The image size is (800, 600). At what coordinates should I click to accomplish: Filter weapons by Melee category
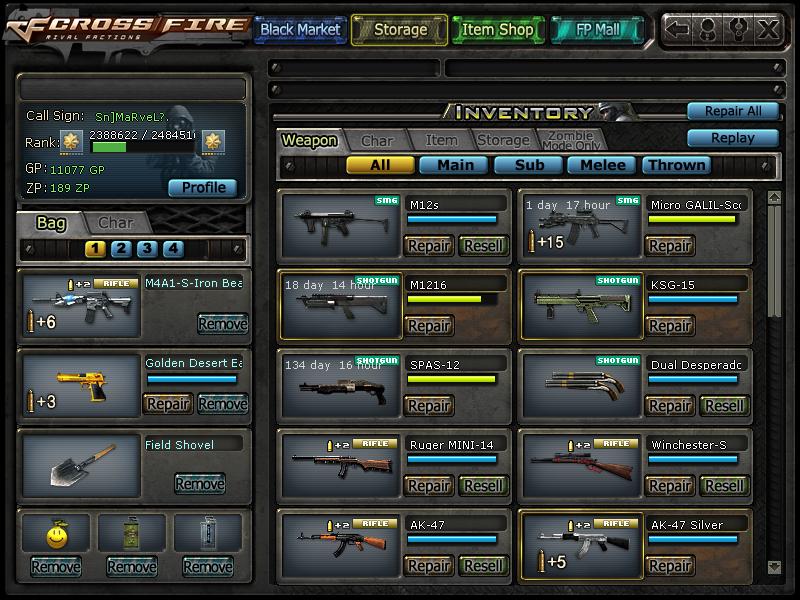coord(603,165)
